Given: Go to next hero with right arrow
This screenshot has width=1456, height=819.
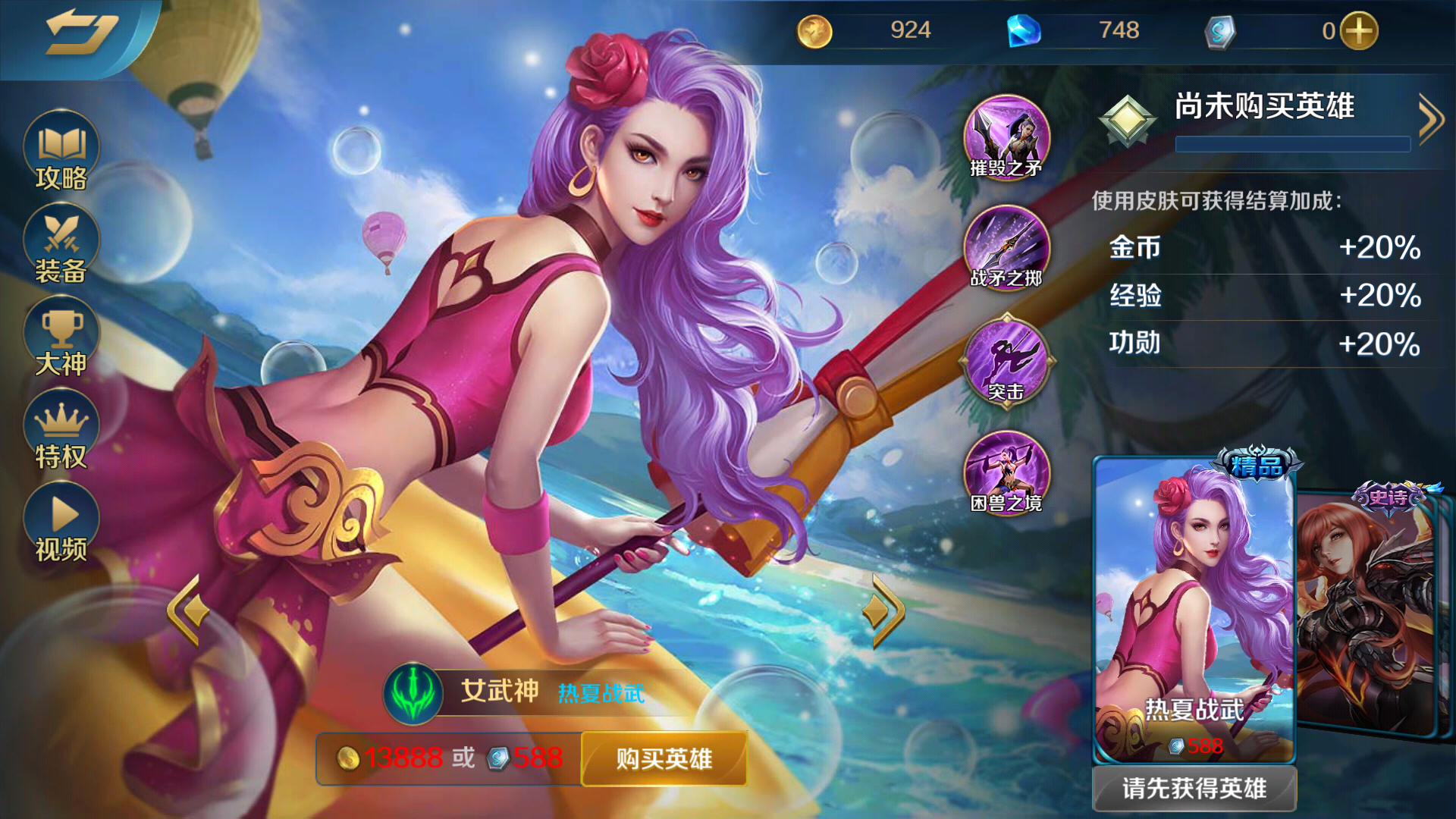Looking at the screenshot, I should 886,610.
